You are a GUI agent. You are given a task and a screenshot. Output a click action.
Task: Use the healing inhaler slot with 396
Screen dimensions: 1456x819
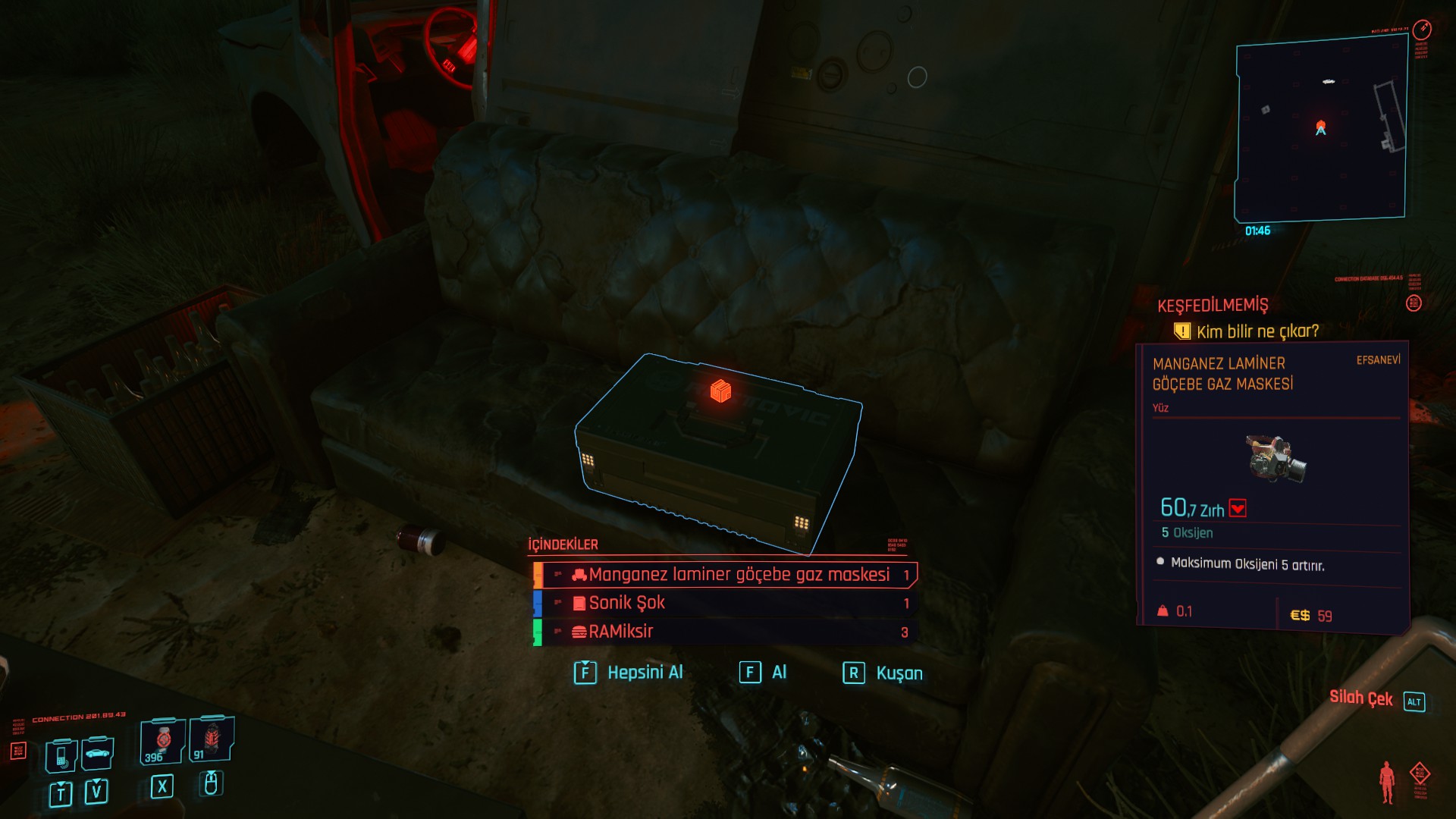point(162,741)
